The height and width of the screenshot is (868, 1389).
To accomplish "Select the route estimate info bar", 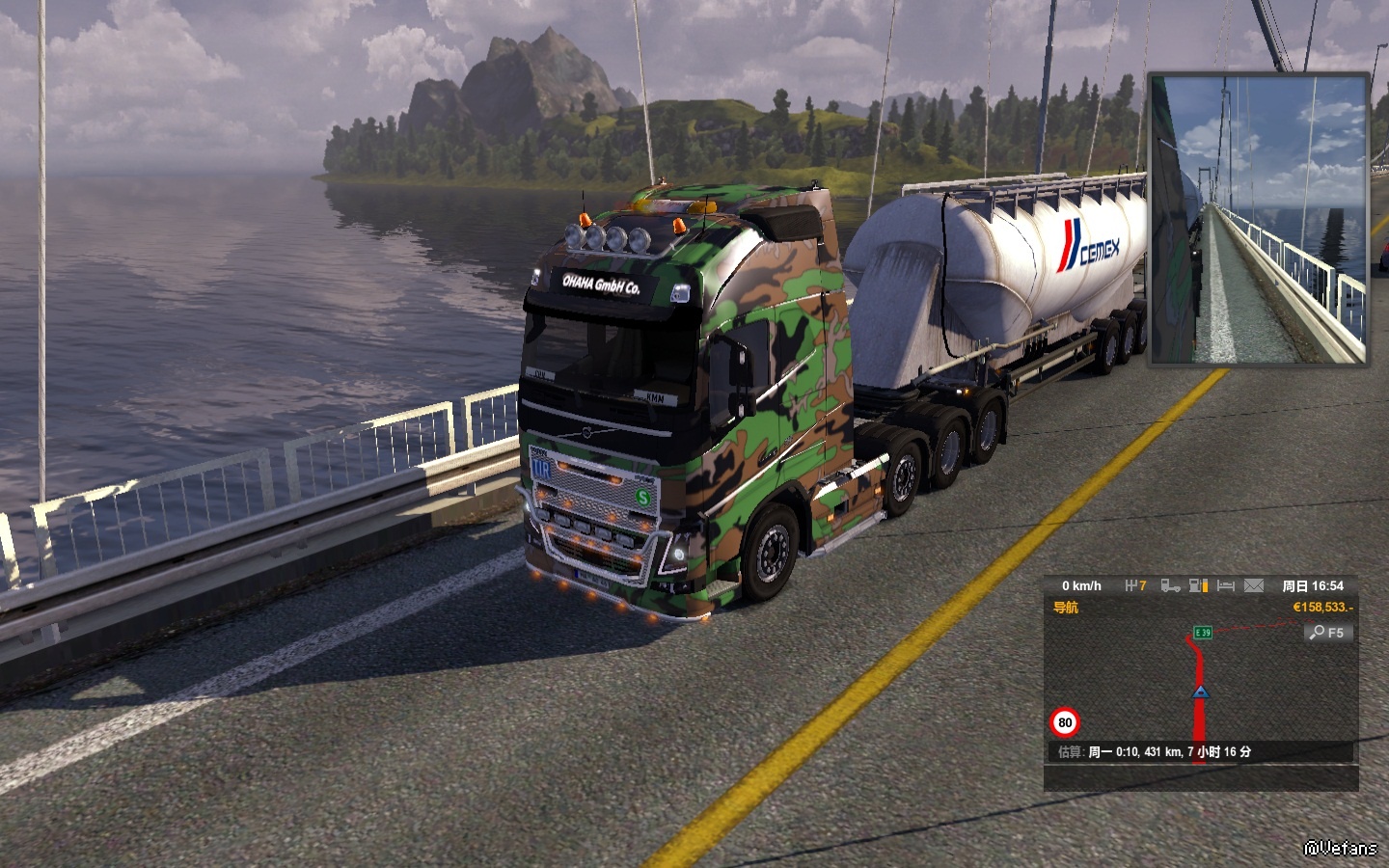I will click(x=1200, y=752).
